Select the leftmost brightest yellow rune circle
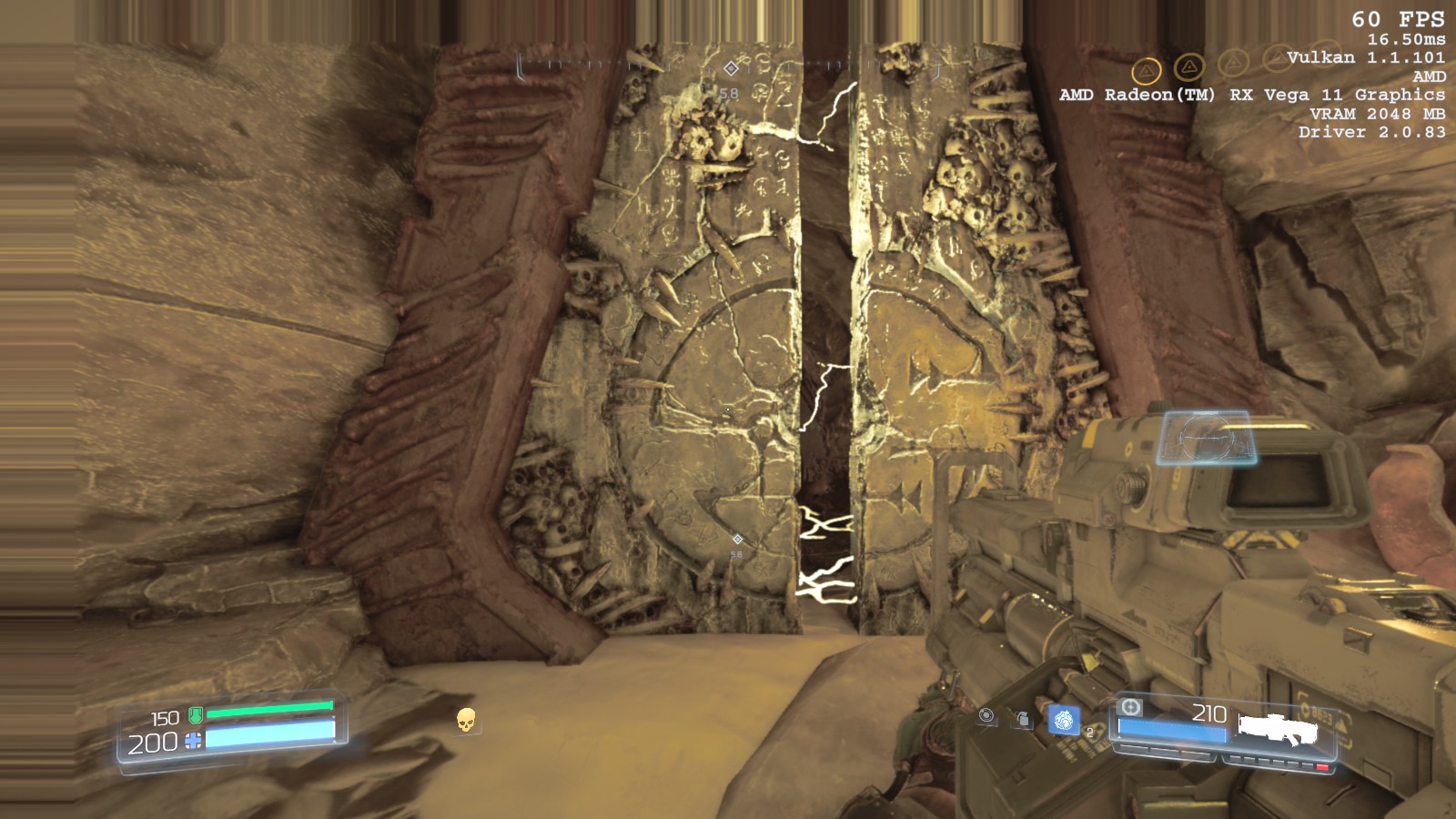This screenshot has width=1456, height=819. [x=1146, y=70]
